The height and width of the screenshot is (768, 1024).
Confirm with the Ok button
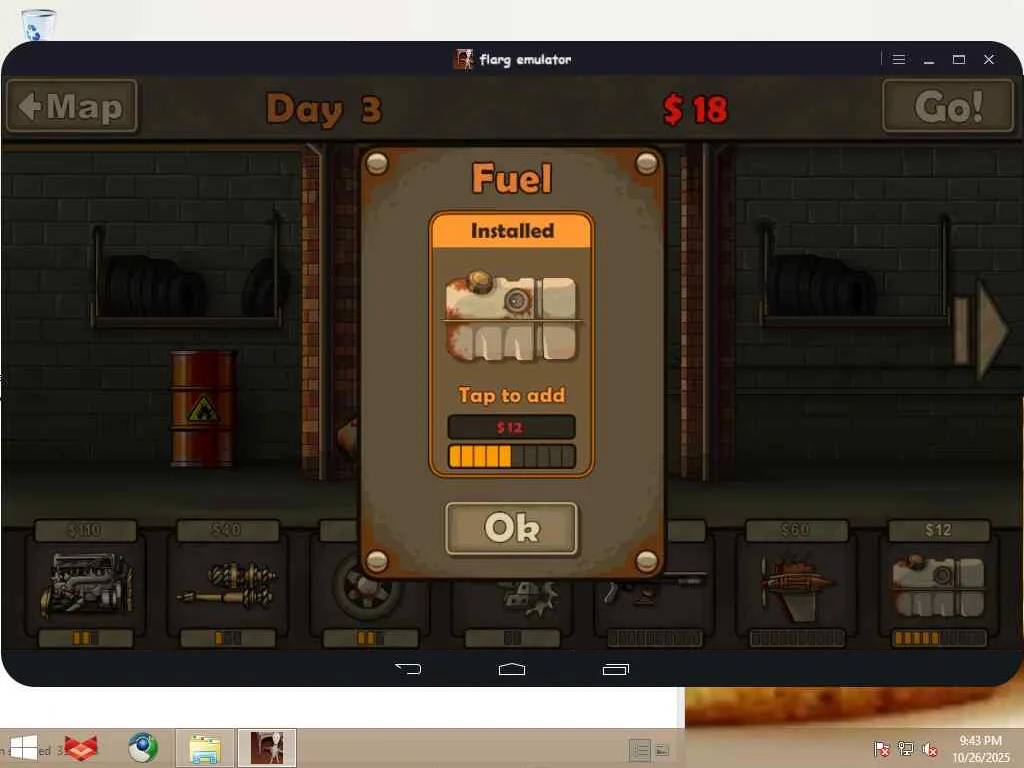point(511,528)
